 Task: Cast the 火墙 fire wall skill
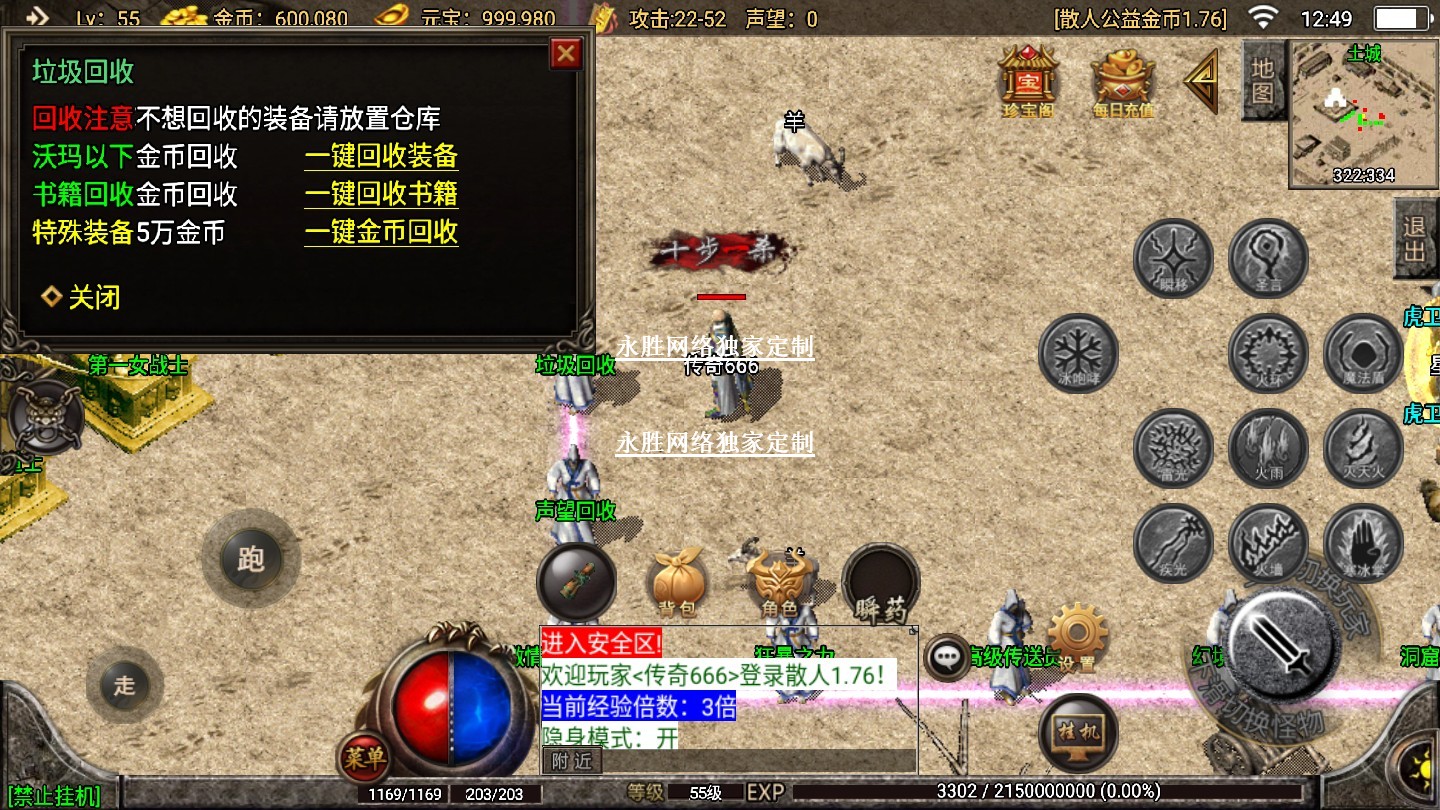(1268, 543)
